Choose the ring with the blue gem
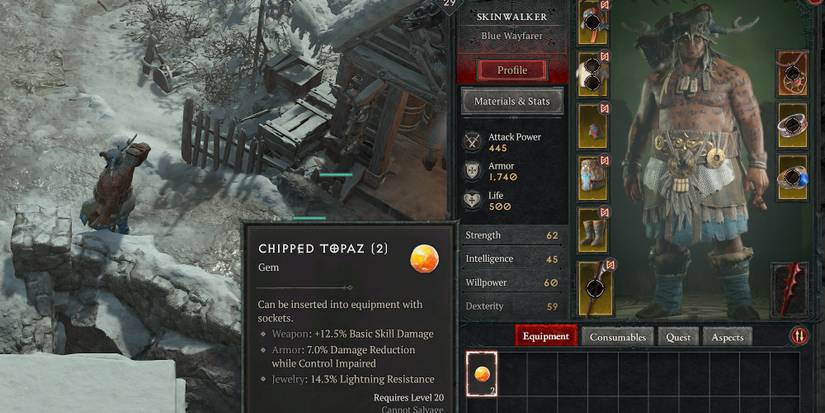825x413 pixels. coord(792,176)
